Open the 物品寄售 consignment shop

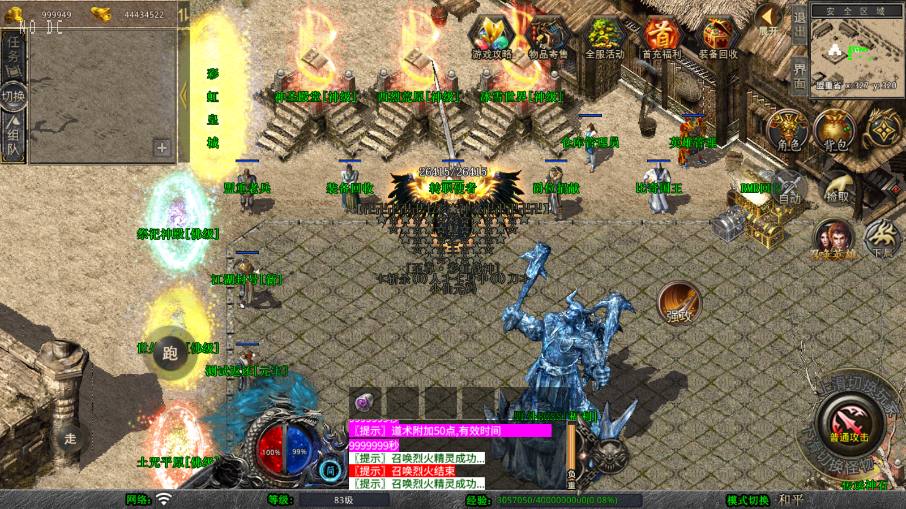[x=548, y=37]
